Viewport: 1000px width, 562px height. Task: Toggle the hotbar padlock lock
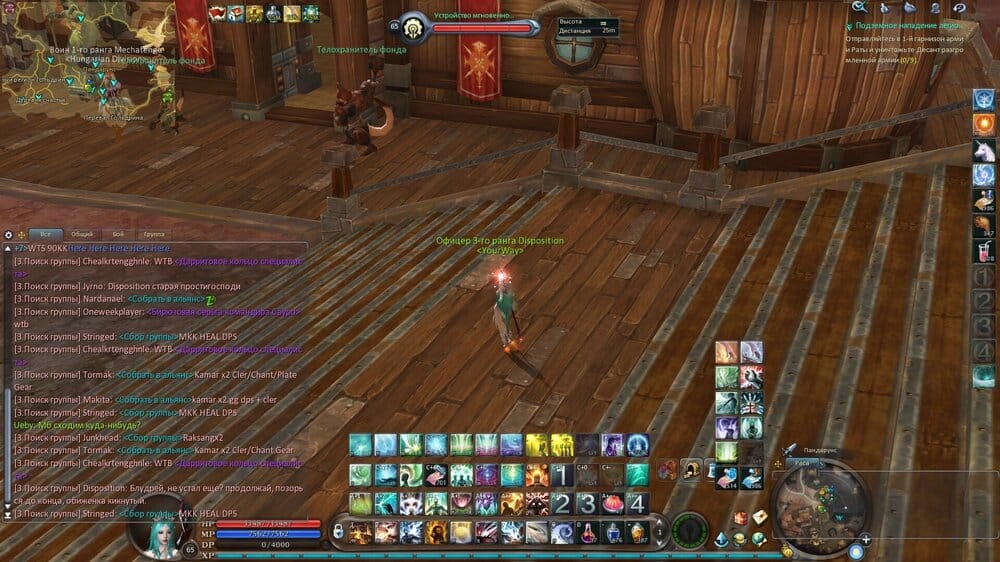click(x=338, y=529)
